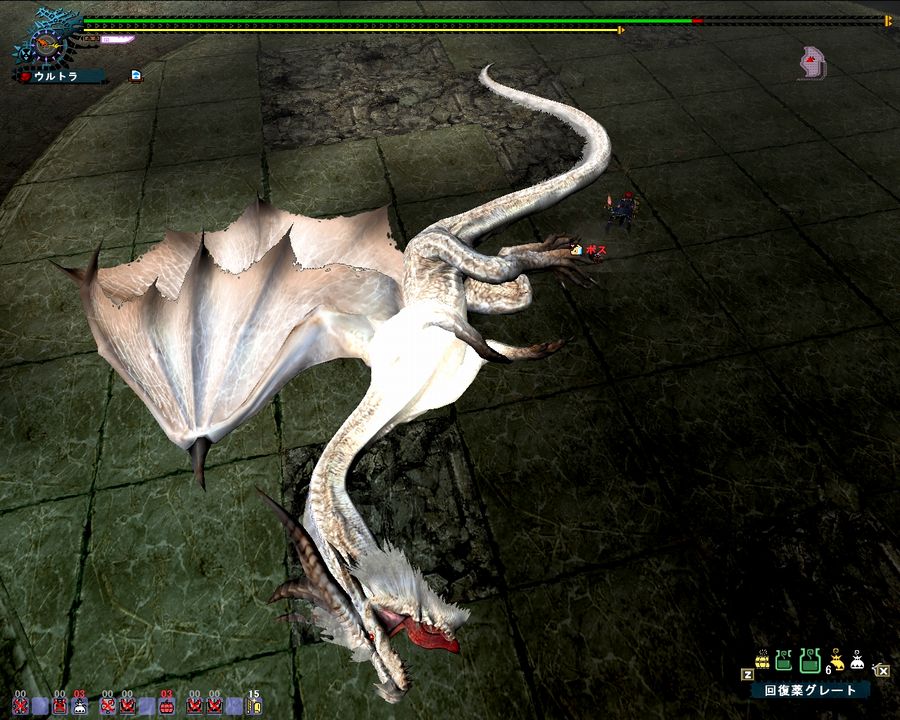900x720 pixels.
Task: Select the white pouch slot showing 03
Action: point(80,704)
